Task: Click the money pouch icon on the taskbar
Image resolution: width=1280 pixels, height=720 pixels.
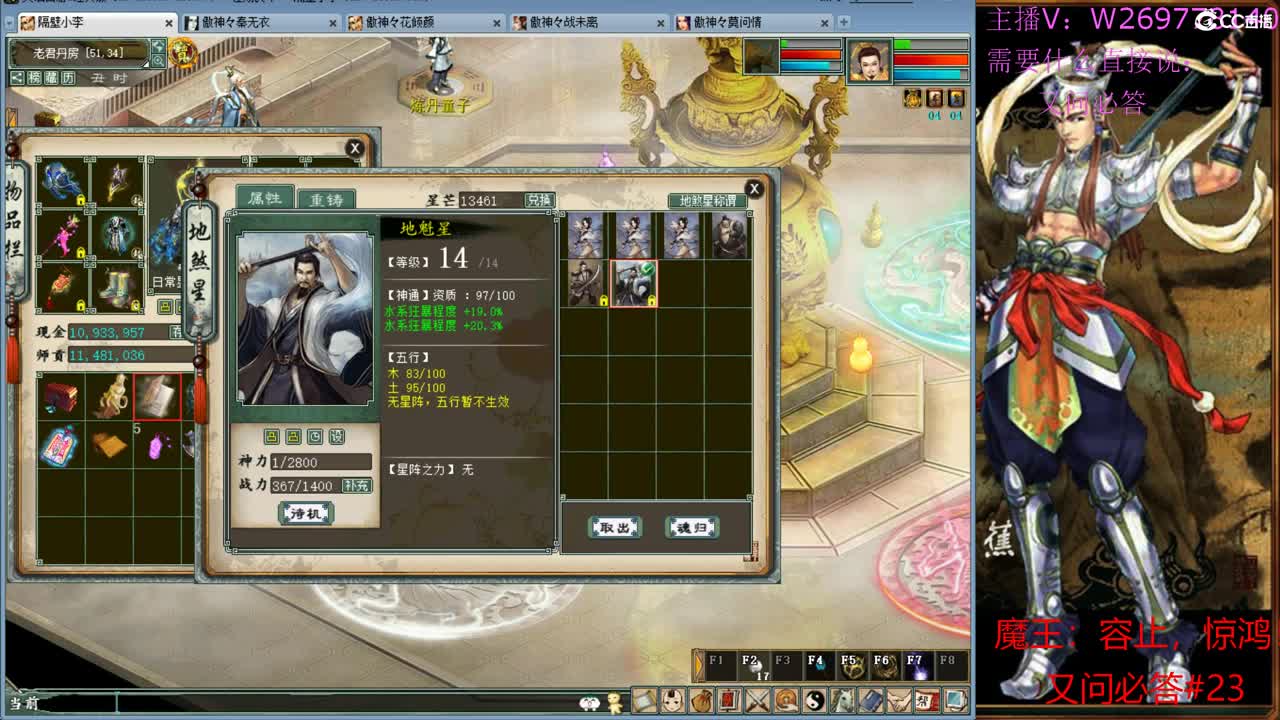Action: tap(701, 701)
